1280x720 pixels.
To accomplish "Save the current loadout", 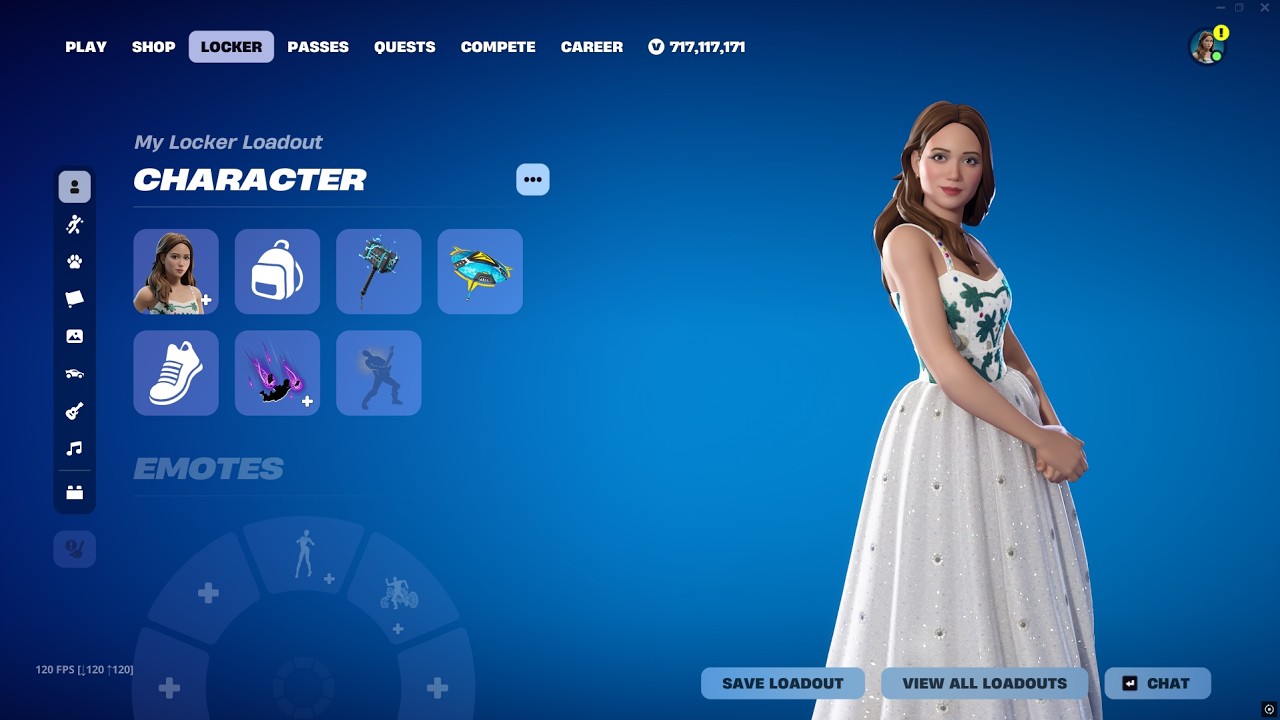I will point(783,684).
